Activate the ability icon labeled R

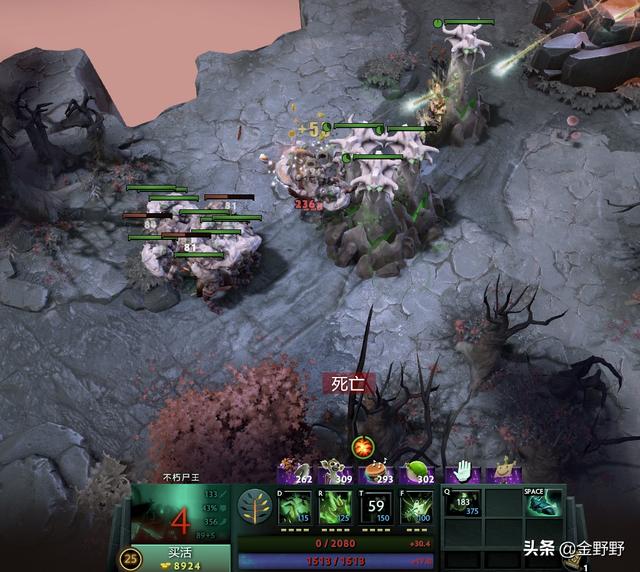click(335, 507)
